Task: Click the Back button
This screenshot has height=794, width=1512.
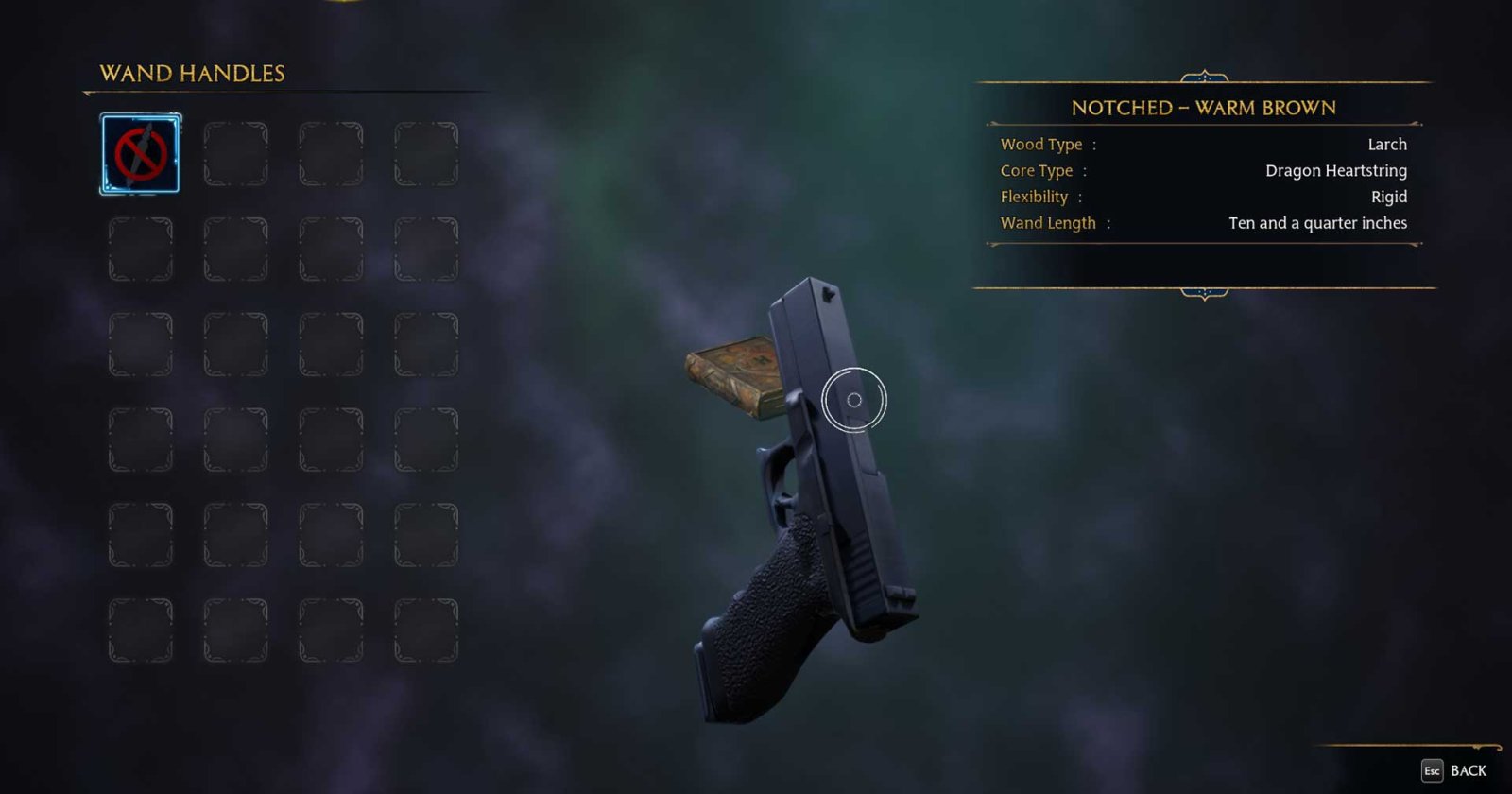Action: 1469,769
